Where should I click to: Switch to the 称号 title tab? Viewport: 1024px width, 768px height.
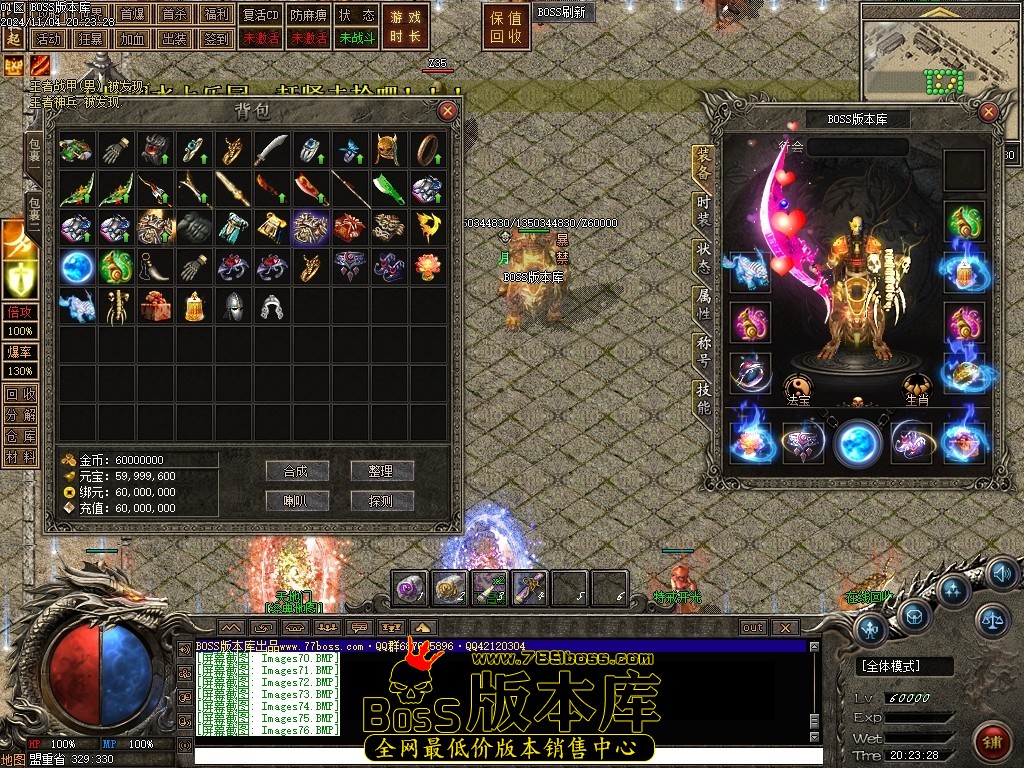(704, 351)
